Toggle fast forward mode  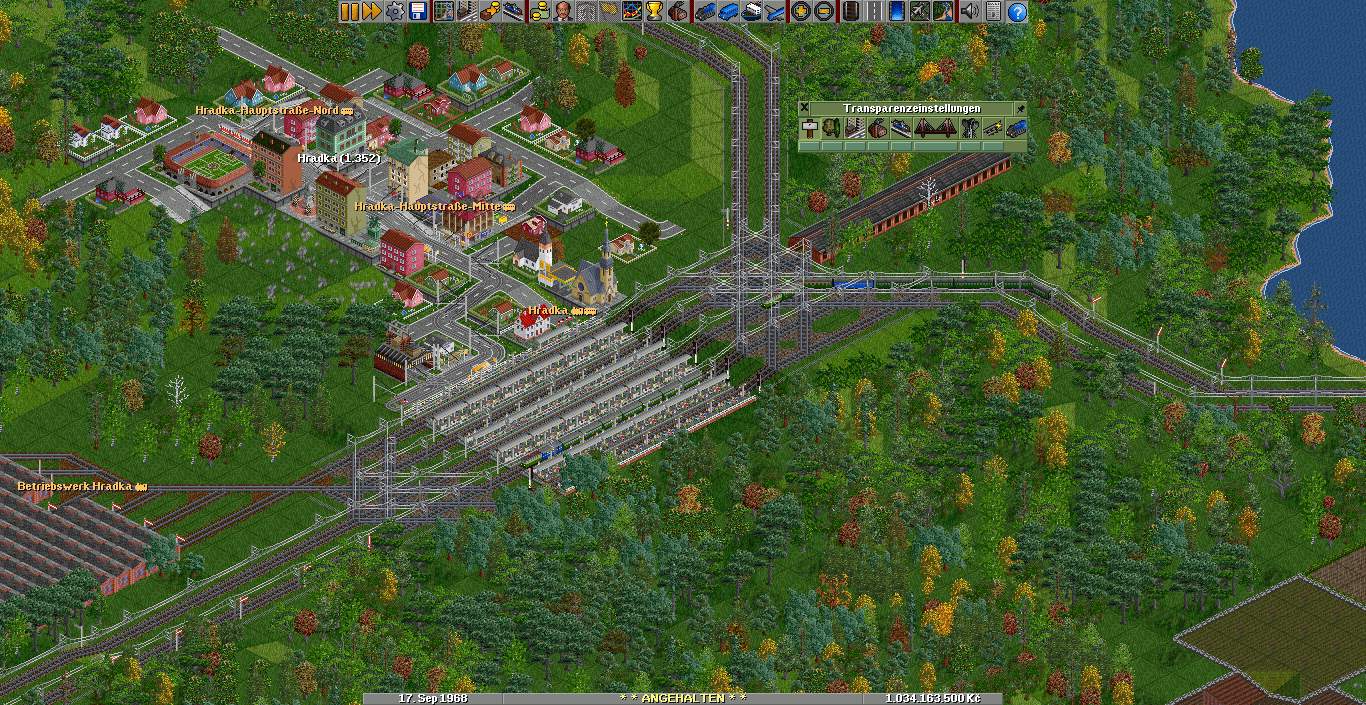pyautogui.click(x=371, y=11)
